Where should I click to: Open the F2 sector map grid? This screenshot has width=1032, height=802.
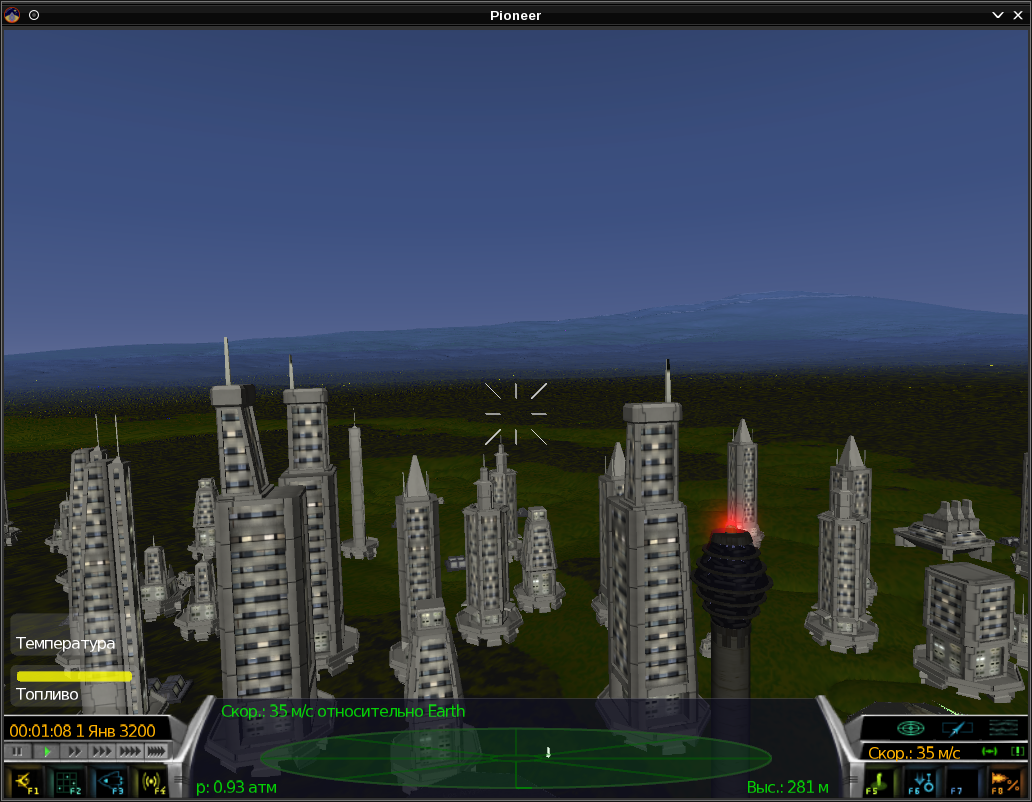pos(67,781)
